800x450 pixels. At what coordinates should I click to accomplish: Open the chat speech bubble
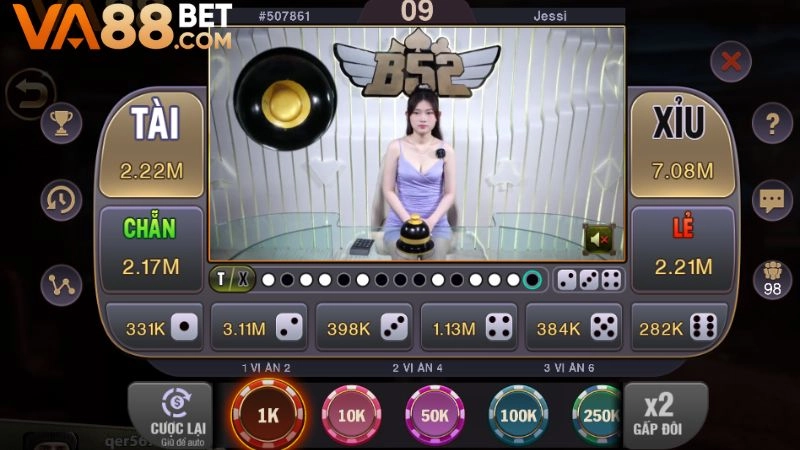click(771, 199)
